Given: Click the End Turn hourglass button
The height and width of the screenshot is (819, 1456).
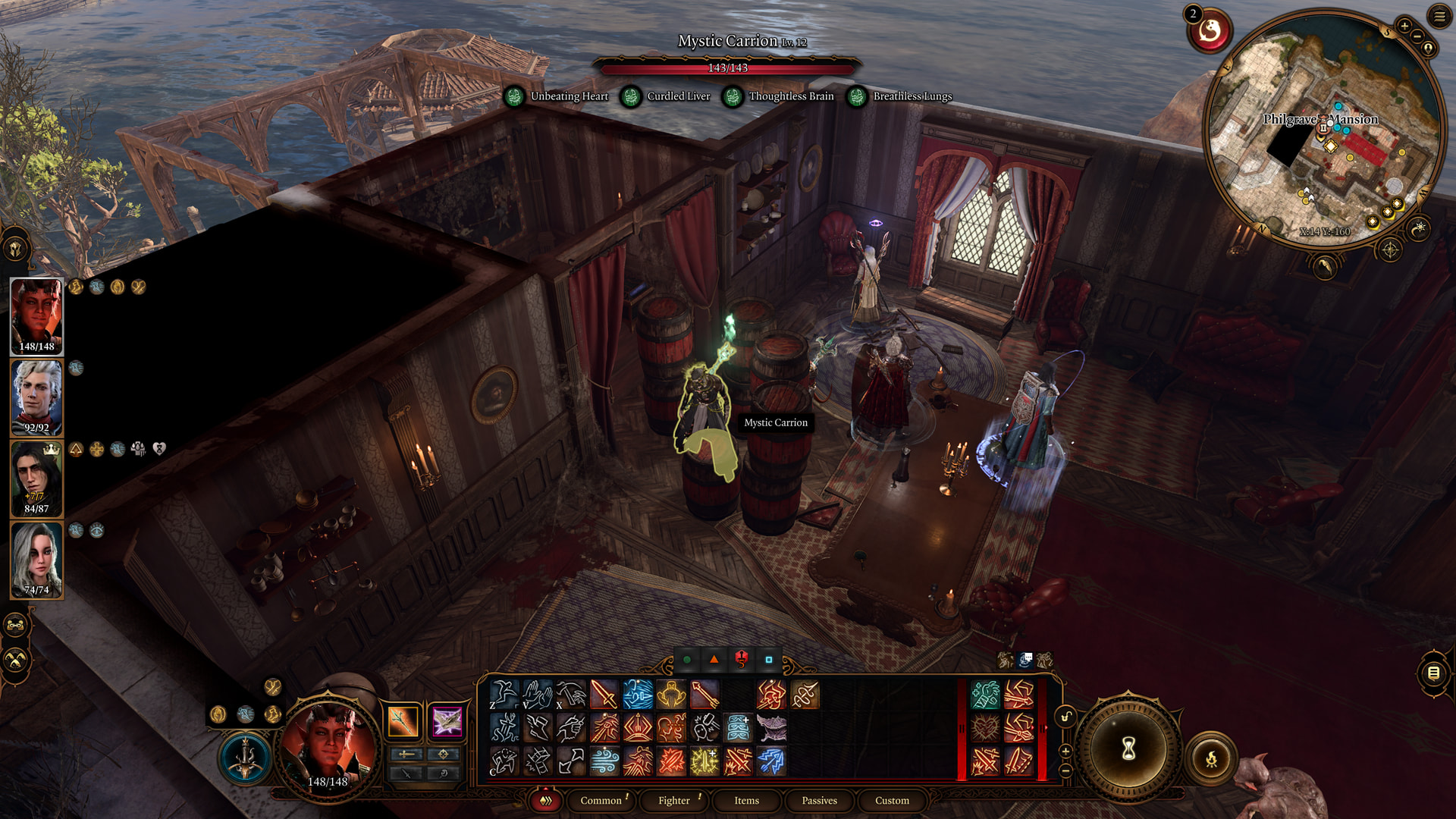Looking at the screenshot, I should pos(1128,749).
